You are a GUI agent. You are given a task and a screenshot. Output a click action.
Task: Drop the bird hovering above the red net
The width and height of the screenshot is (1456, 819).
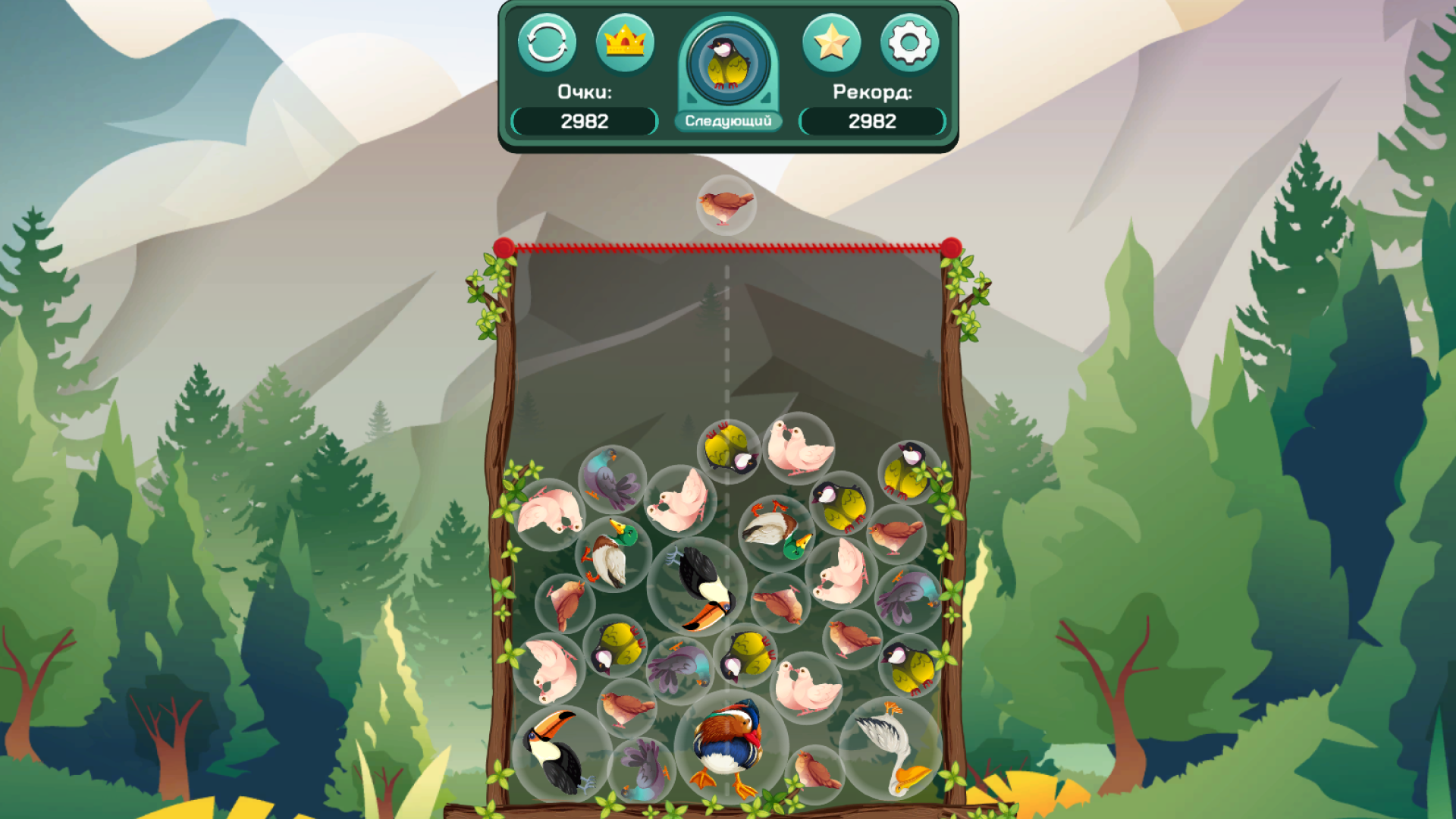coord(726,206)
